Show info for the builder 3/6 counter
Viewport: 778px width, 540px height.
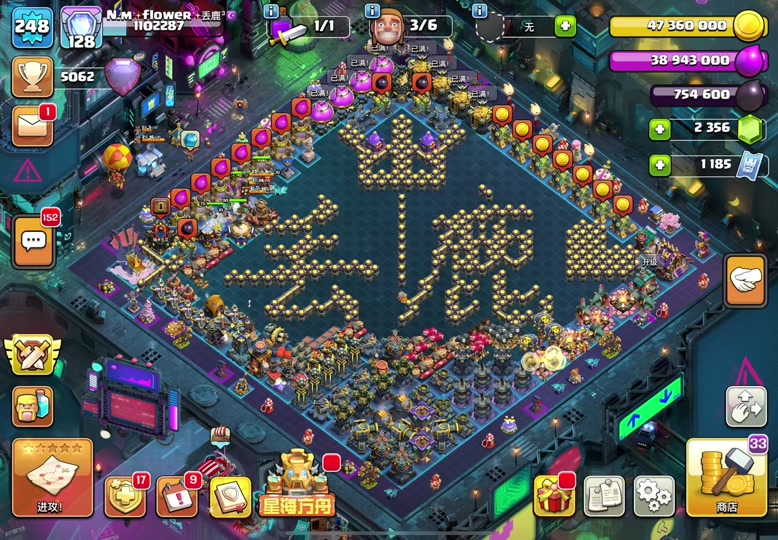coord(373,11)
